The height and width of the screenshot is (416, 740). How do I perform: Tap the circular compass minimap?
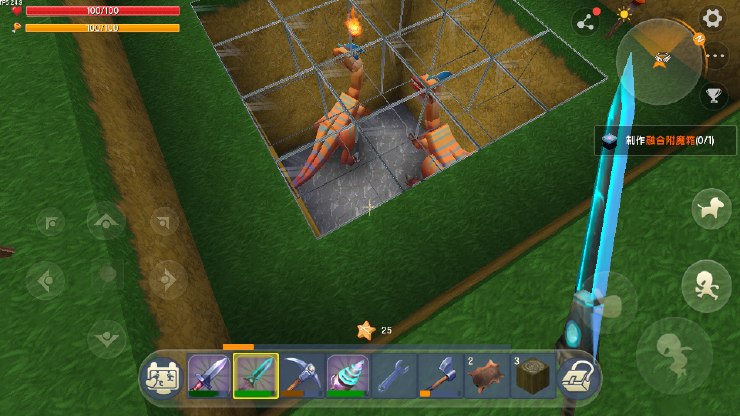coord(659,62)
